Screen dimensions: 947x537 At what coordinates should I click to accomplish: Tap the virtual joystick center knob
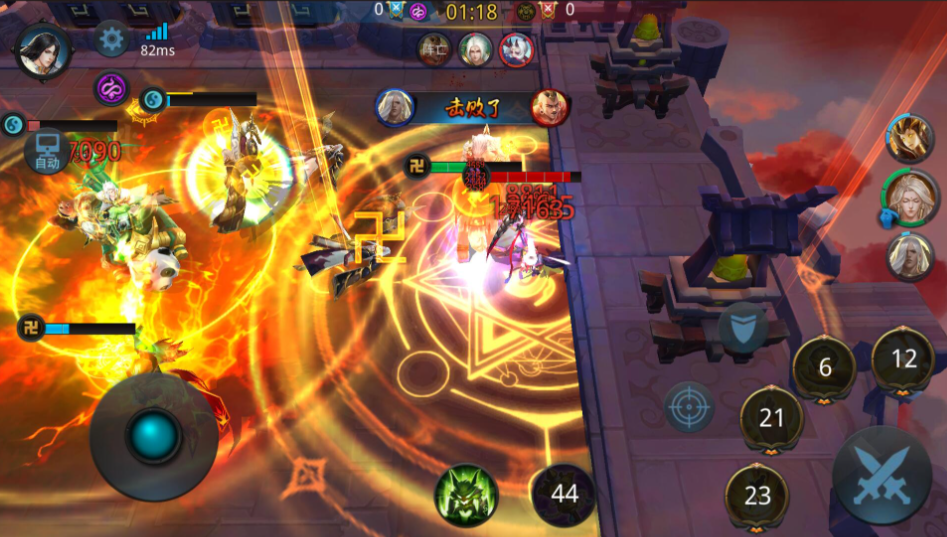click(x=154, y=436)
